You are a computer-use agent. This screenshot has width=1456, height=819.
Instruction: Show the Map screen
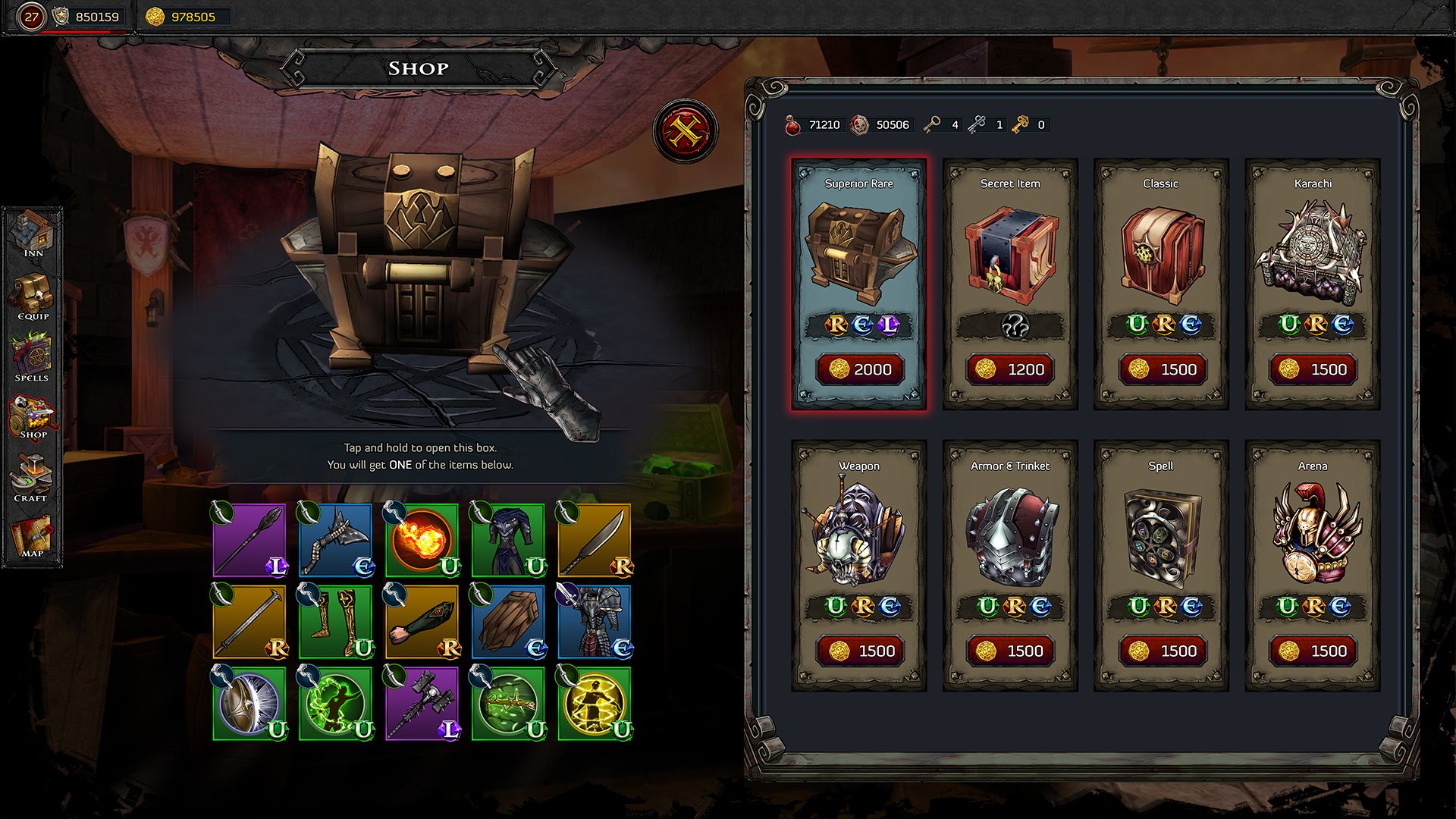point(33,537)
